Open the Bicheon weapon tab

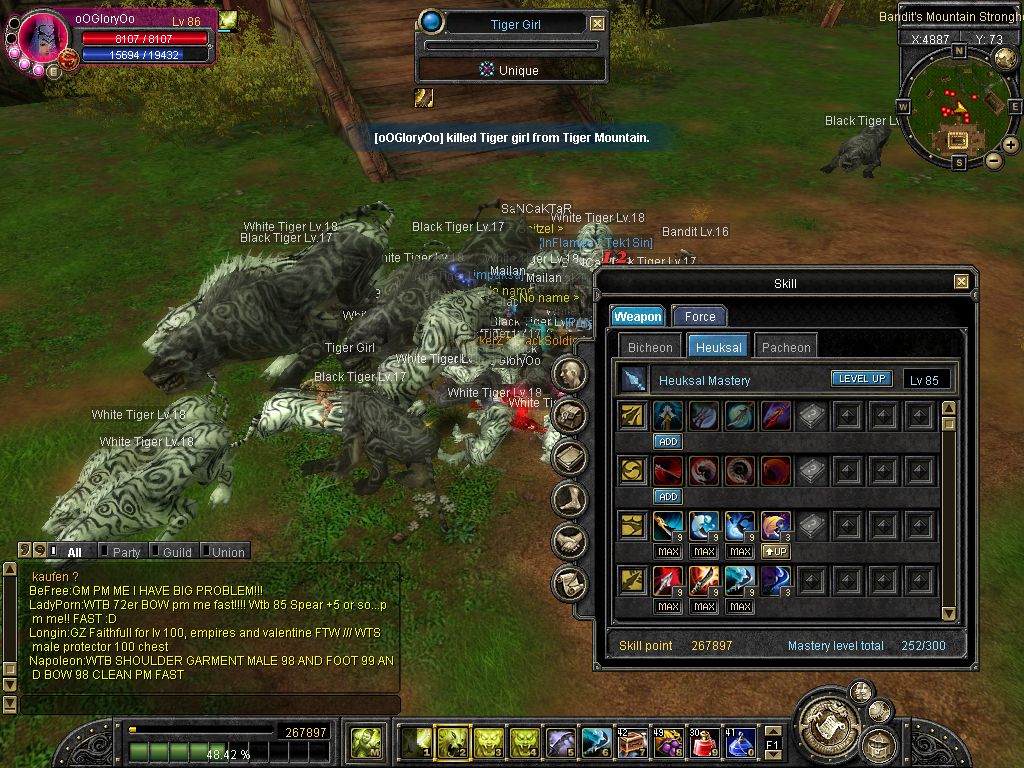click(x=650, y=347)
